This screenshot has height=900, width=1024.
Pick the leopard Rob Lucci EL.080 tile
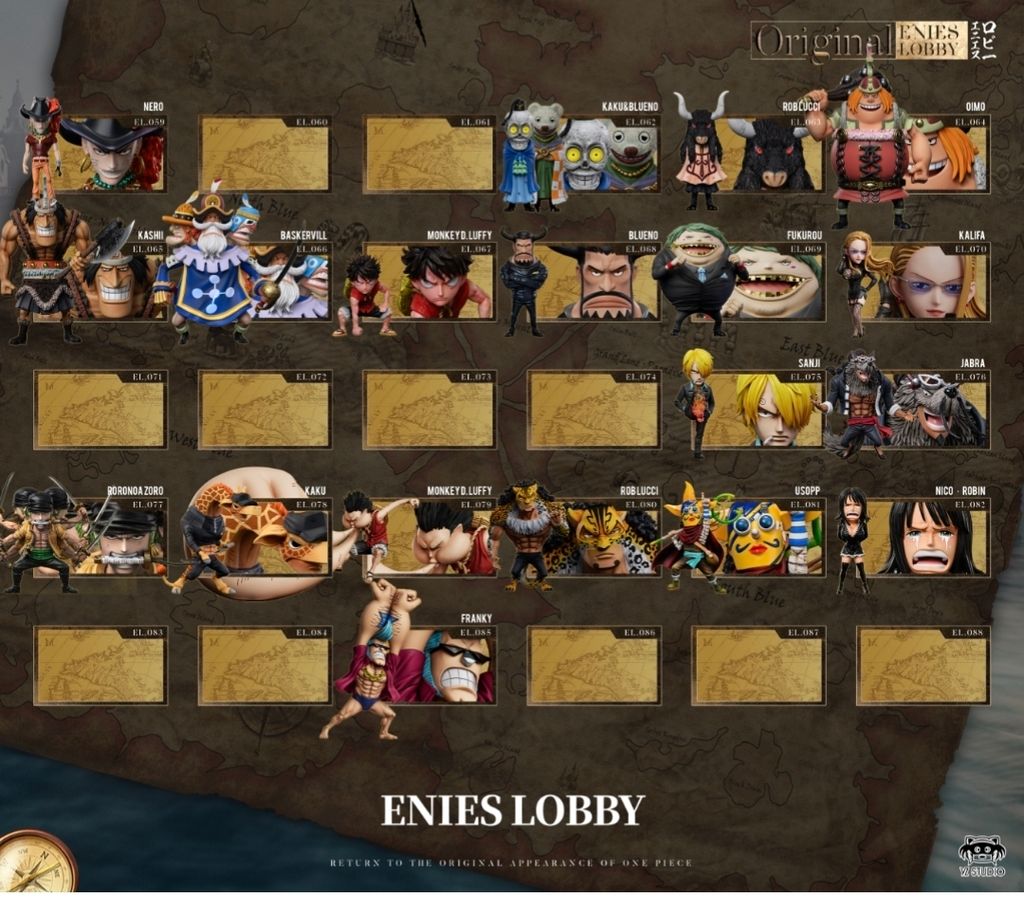600,538
